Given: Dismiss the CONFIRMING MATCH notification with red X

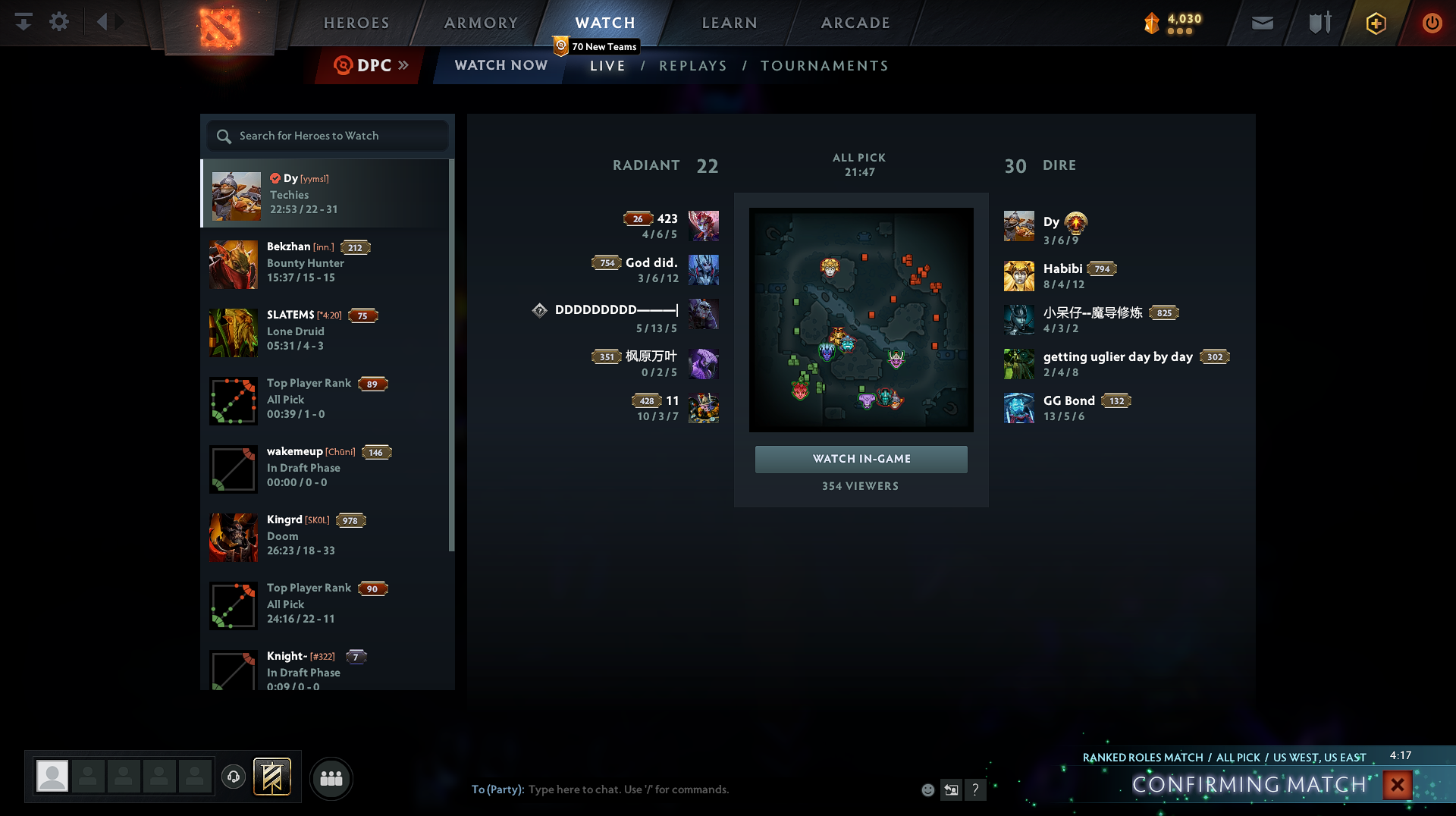Looking at the screenshot, I should point(1398,785).
